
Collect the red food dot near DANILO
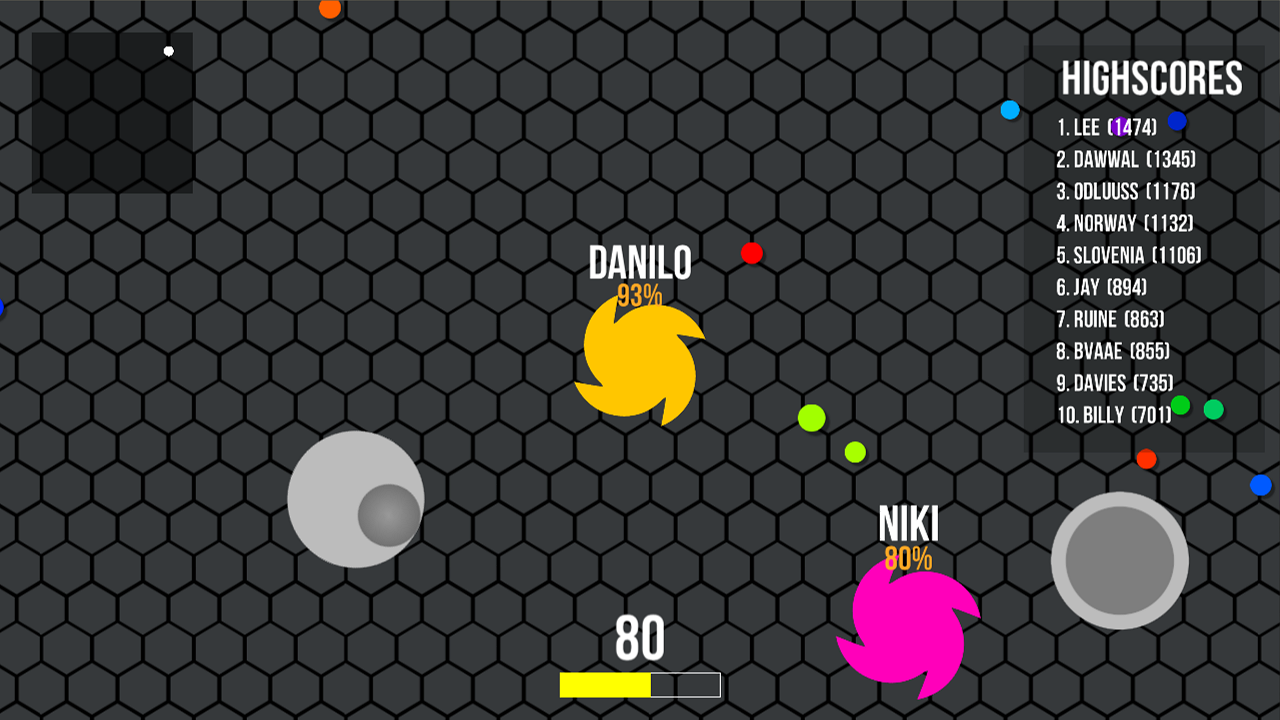point(751,252)
